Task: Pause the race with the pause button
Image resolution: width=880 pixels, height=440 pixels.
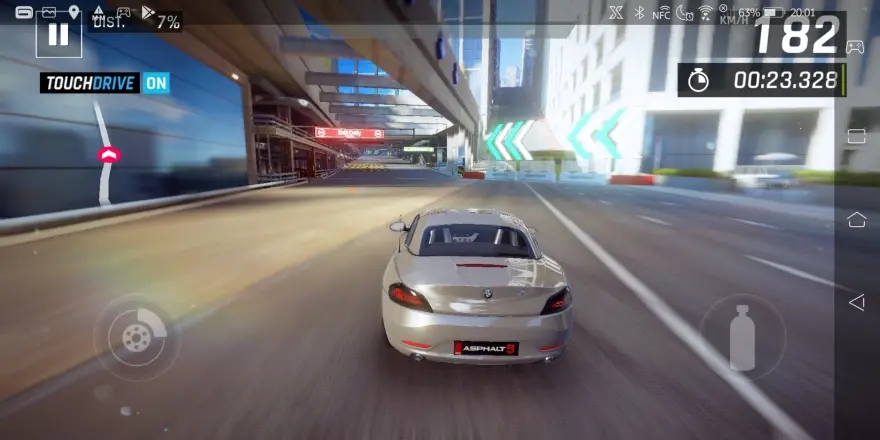Action: tap(58, 34)
